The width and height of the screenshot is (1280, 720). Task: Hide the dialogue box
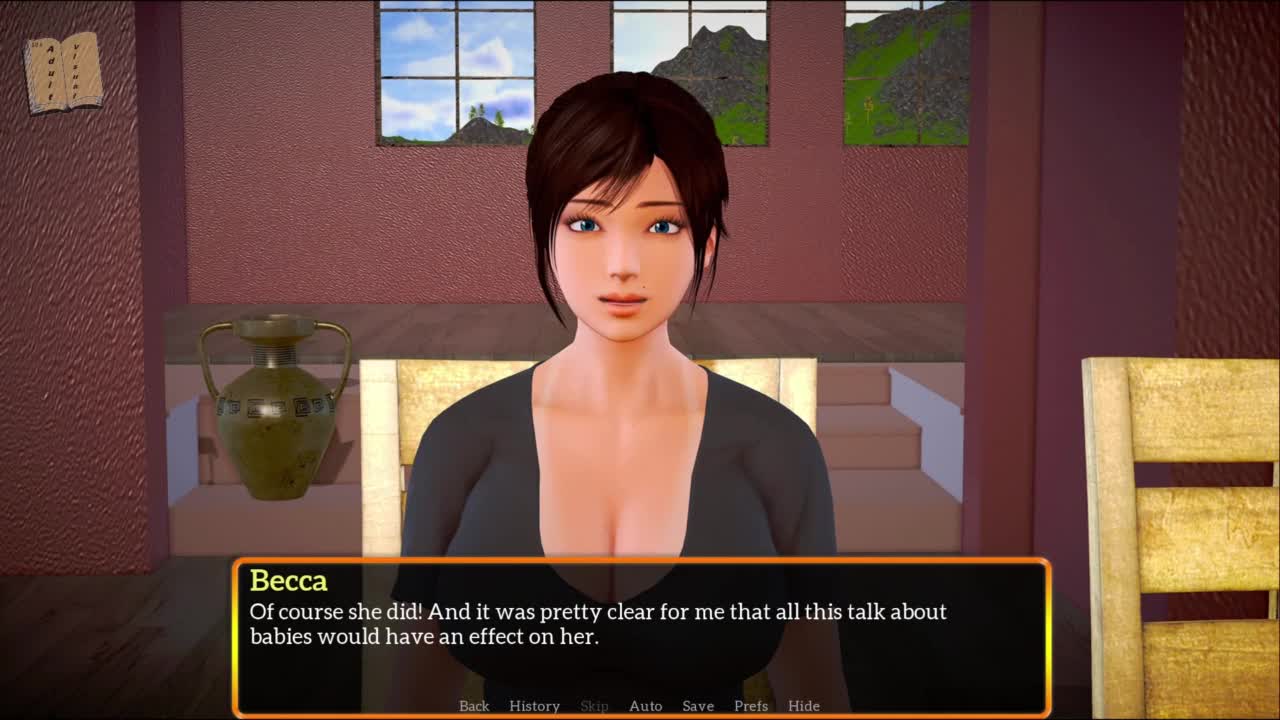point(804,706)
